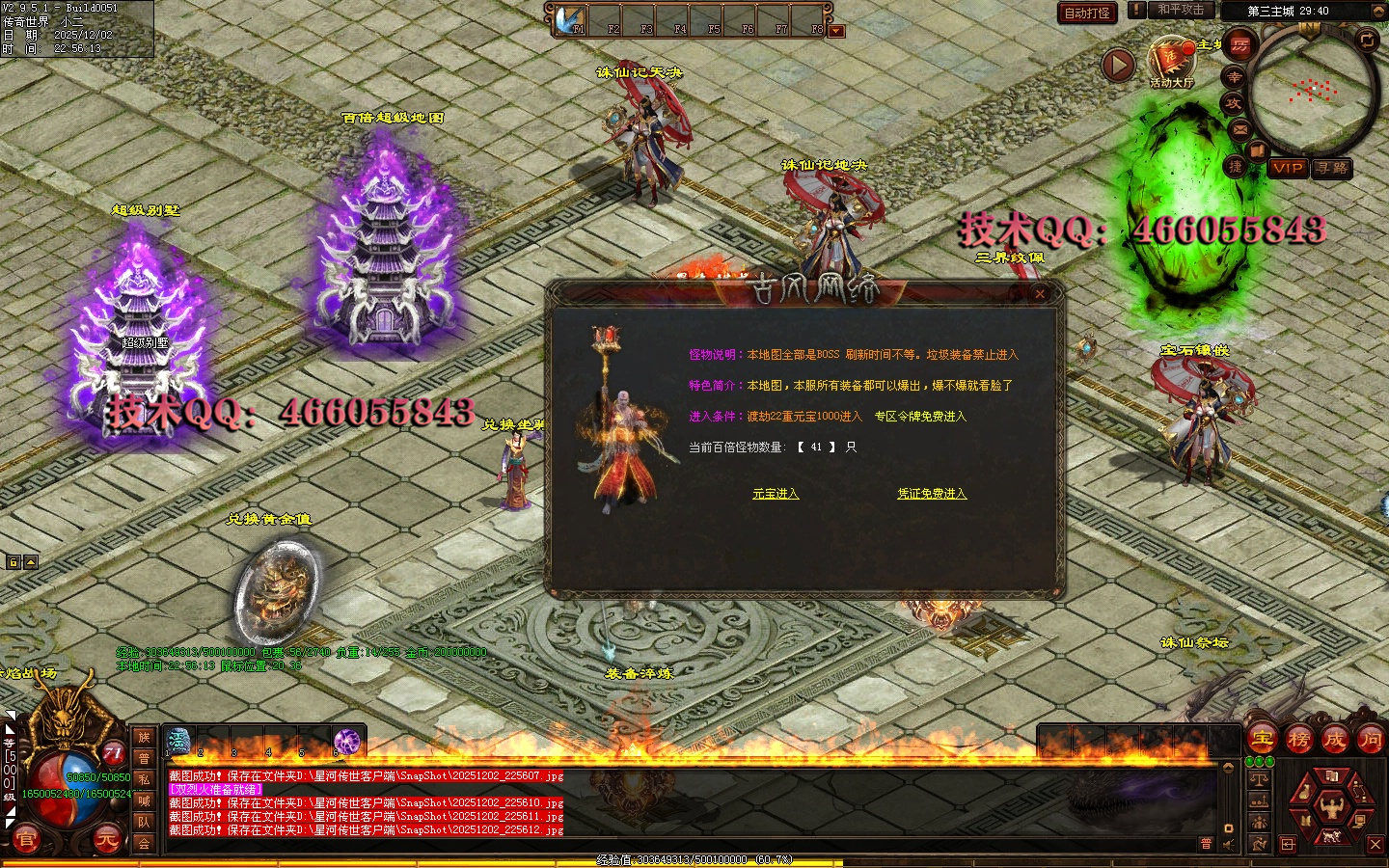This screenshot has height=868, width=1389.
Task: Open the mail envelope icon
Action: click(x=1240, y=130)
